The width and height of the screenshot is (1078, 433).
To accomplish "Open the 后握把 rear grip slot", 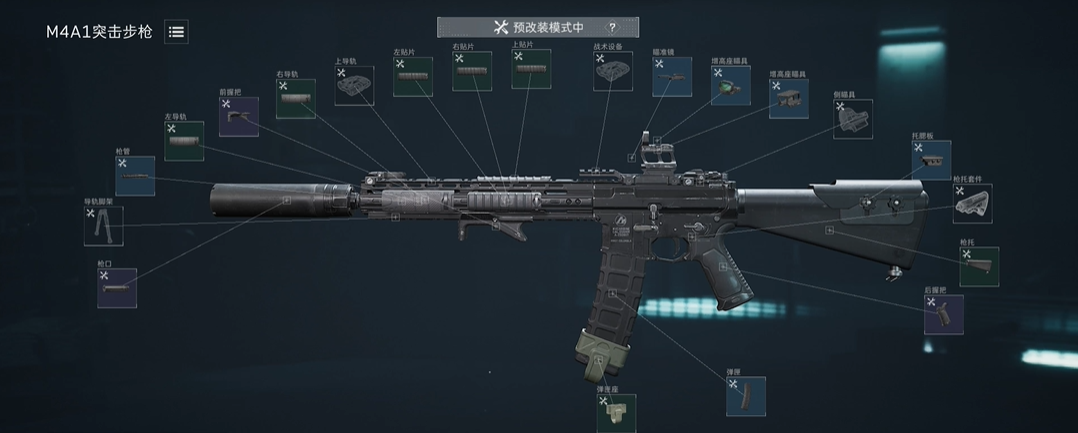I will click(x=944, y=314).
